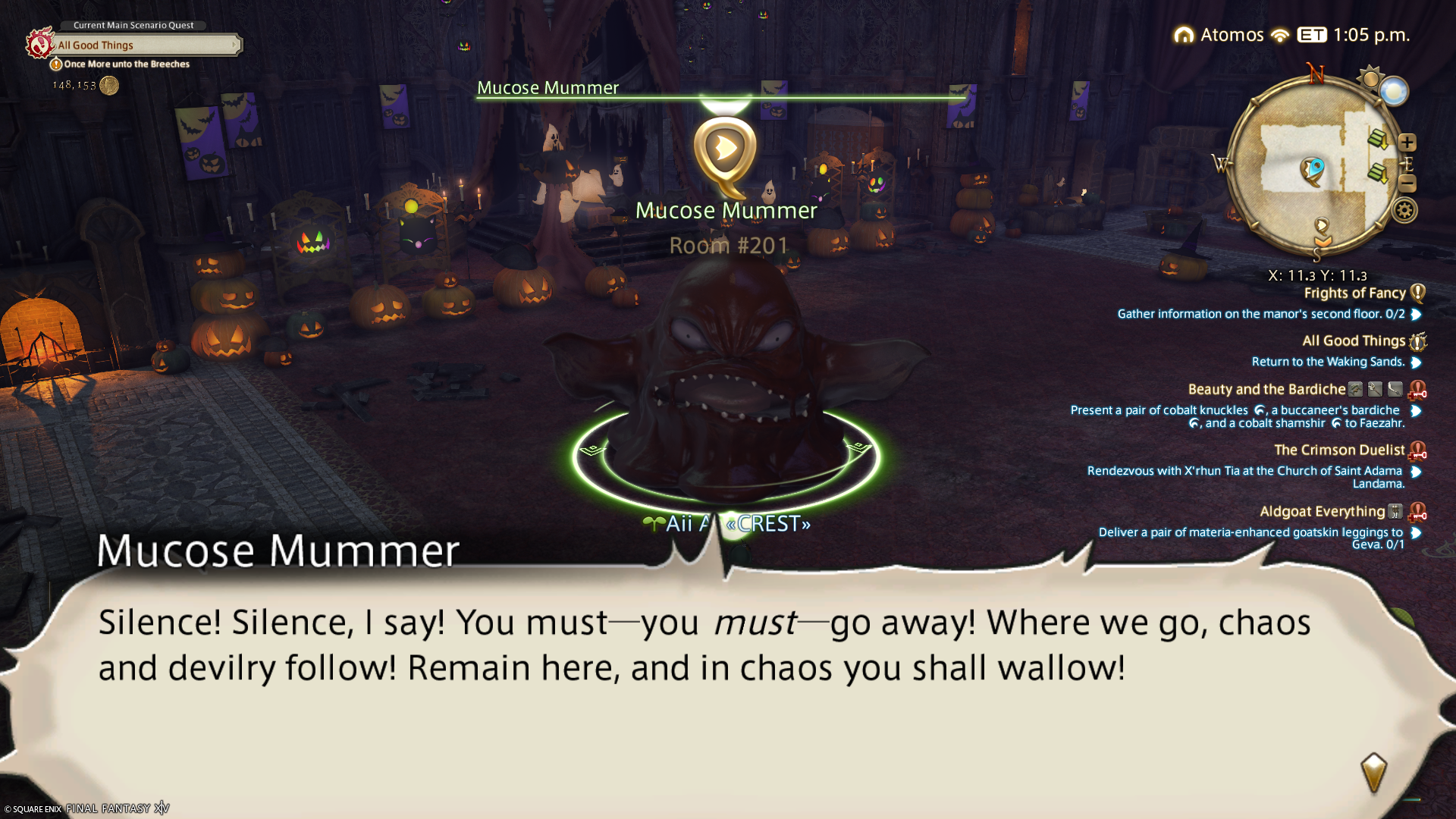Click the minimap's zoom-in plus button
Viewport: 1456px width, 819px height.
1407,143
